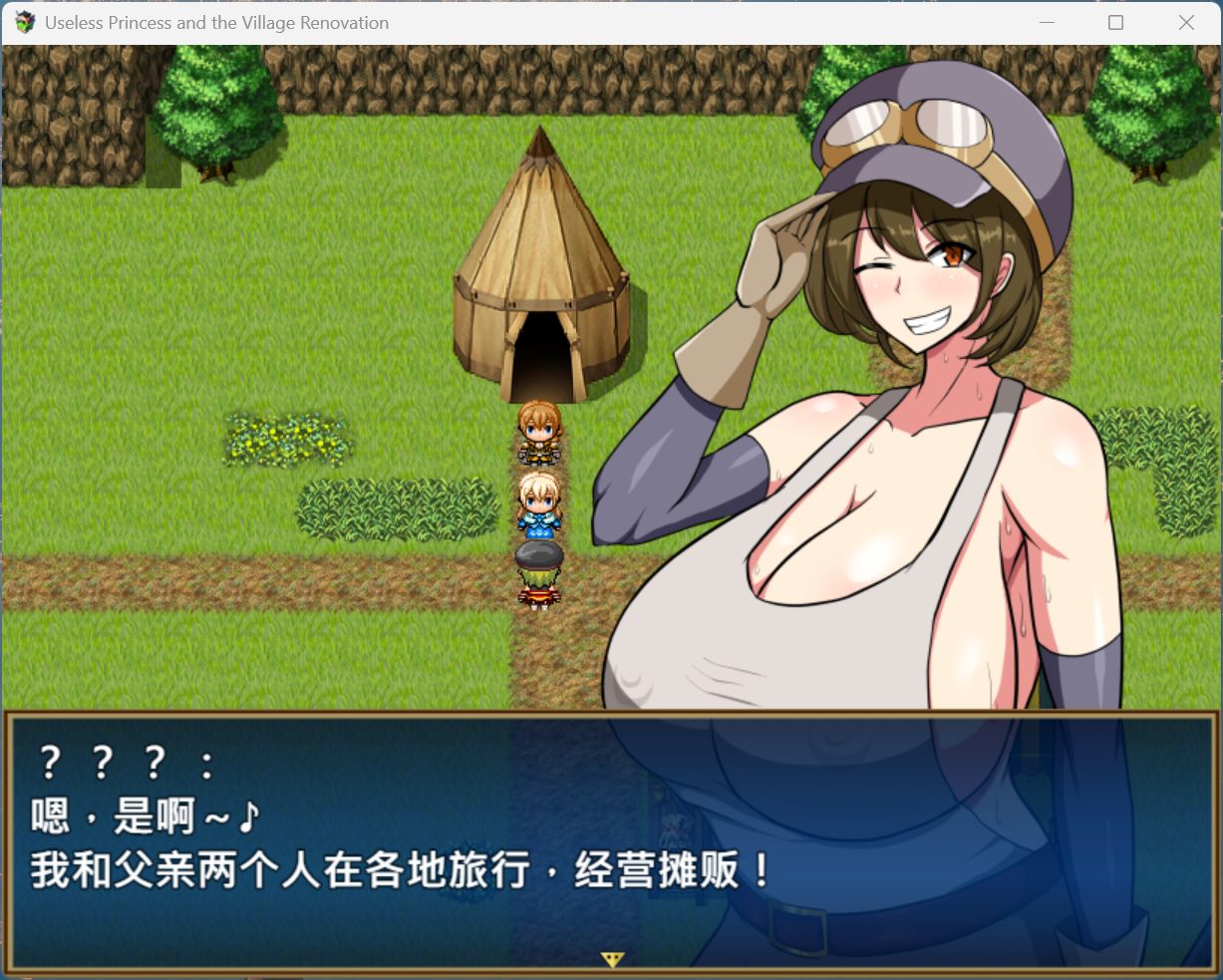Image resolution: width=1223 pixels, height=980 pixels.
Task: Maximize the game window
Action: point(1115,23)
